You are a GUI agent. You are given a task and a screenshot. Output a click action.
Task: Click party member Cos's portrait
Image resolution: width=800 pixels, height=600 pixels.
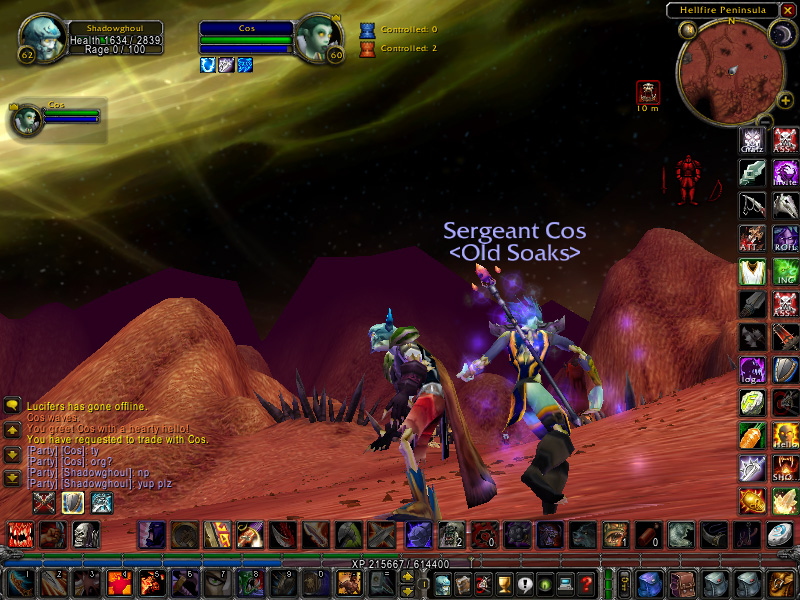[26, 119]
